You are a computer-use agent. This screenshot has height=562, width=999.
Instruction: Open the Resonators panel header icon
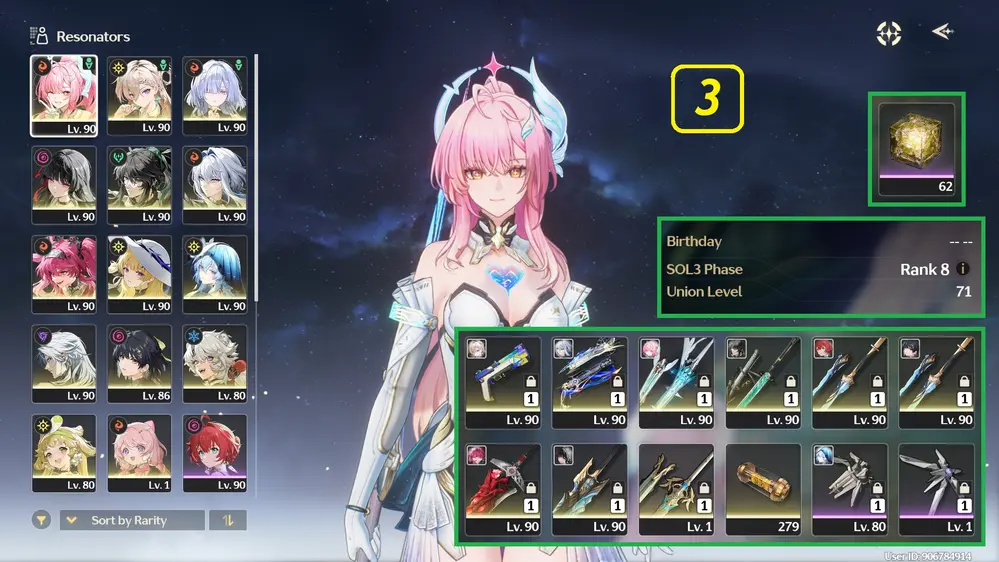click(40, 36)
